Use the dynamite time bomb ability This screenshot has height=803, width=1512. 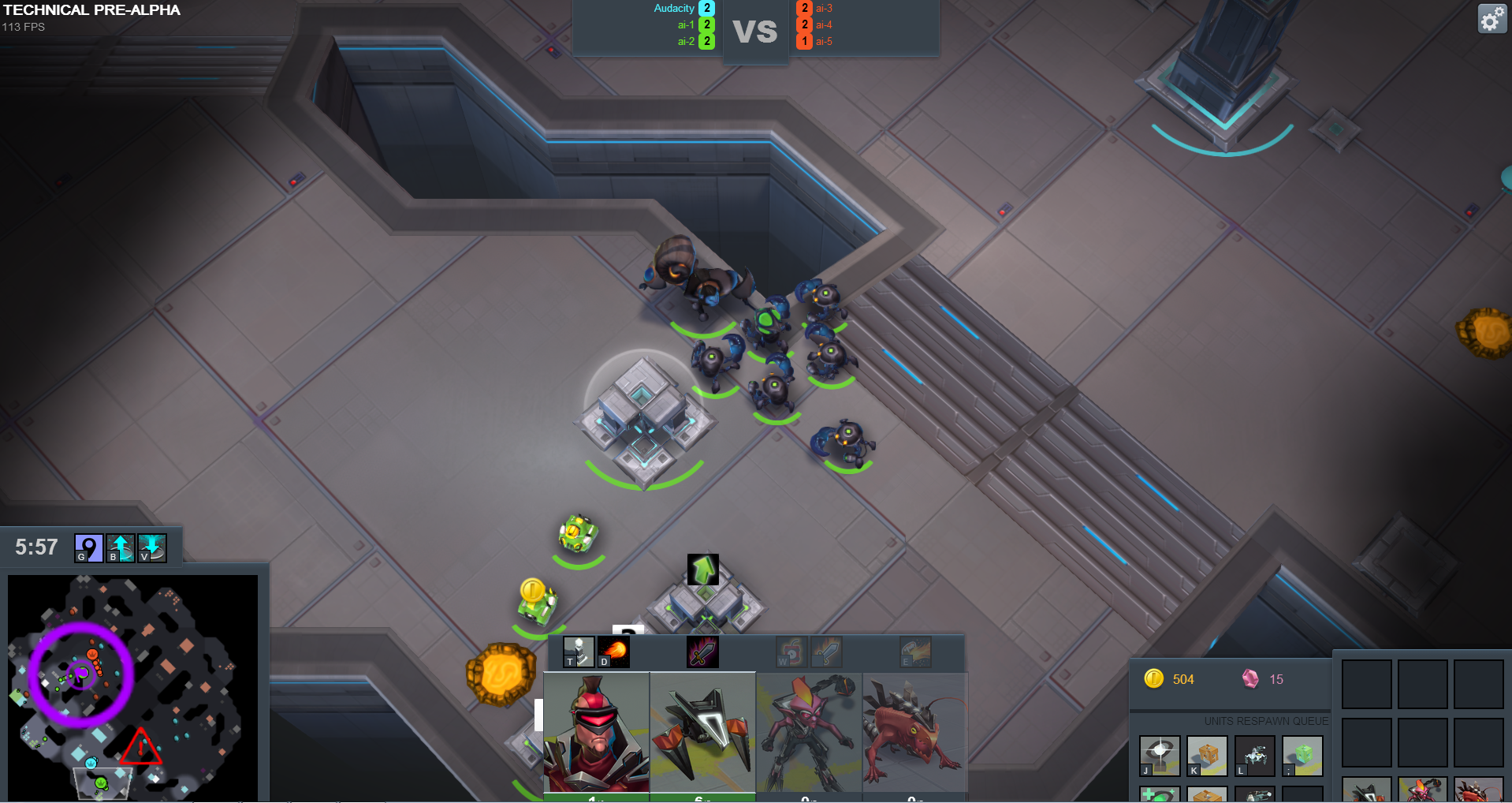click(x=791, y=652)
